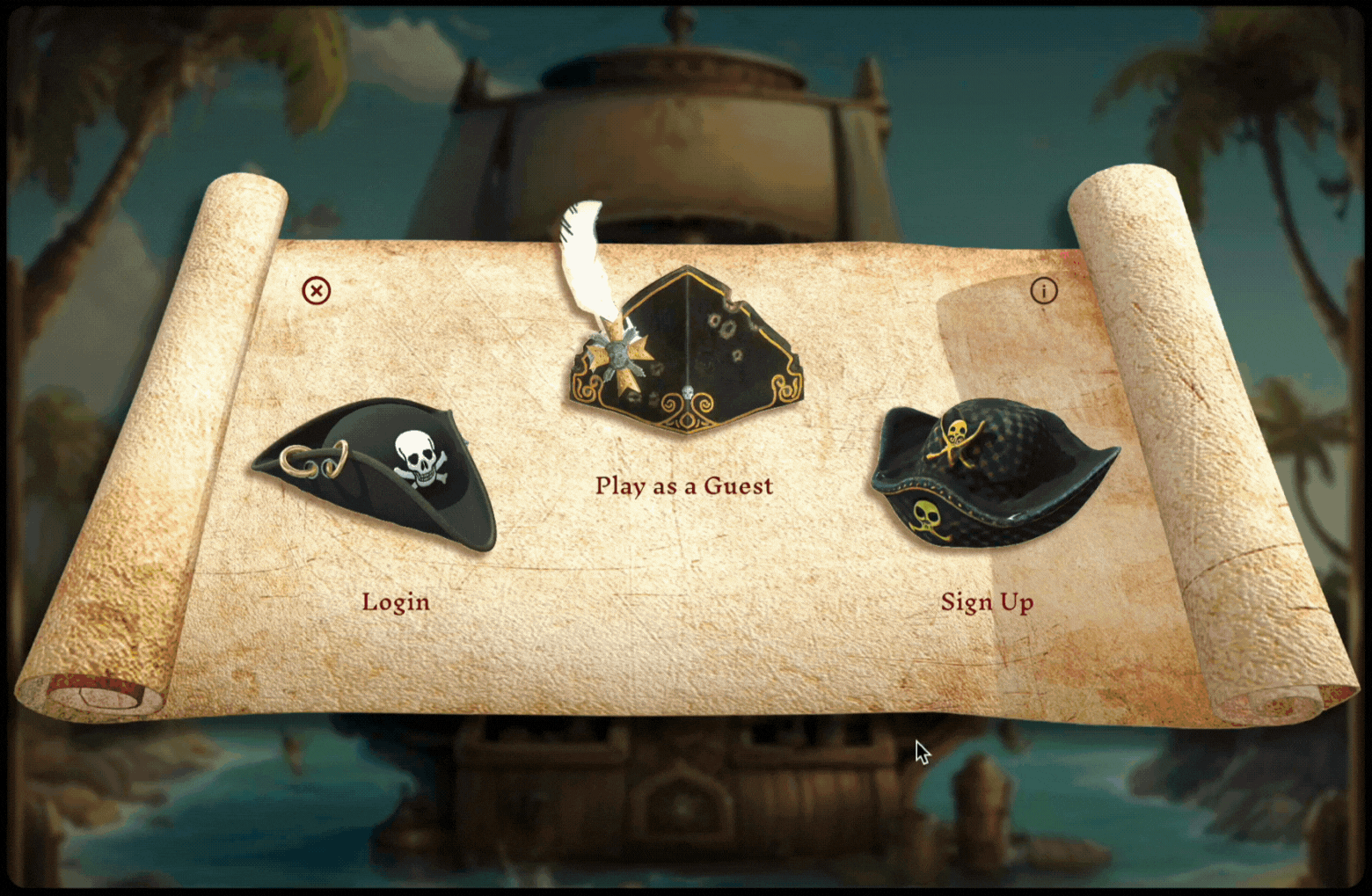Pick the skull-and-crossbones tricorn hat

tap(378, 473)
